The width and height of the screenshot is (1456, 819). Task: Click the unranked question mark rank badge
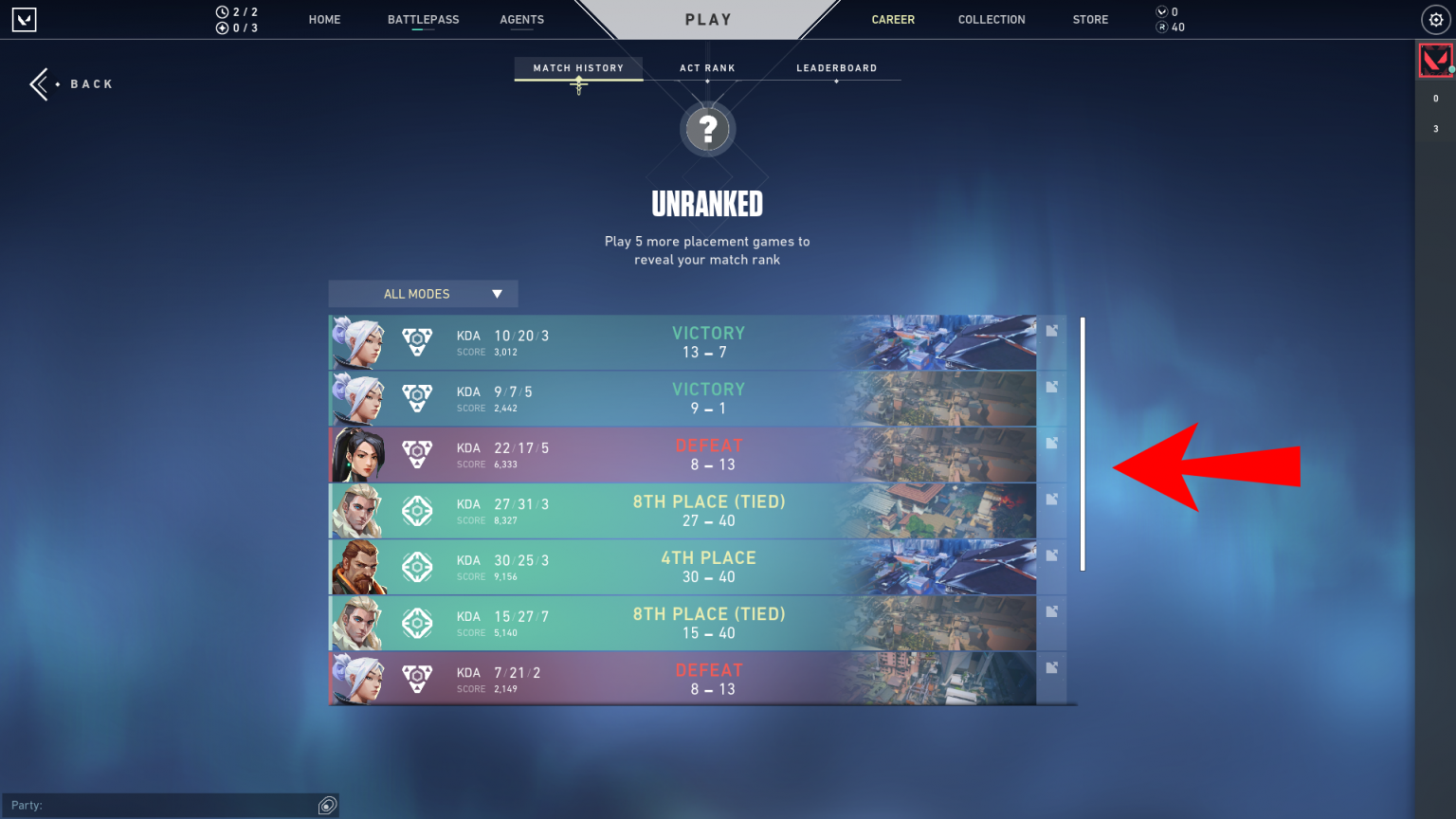pos(707,128)
